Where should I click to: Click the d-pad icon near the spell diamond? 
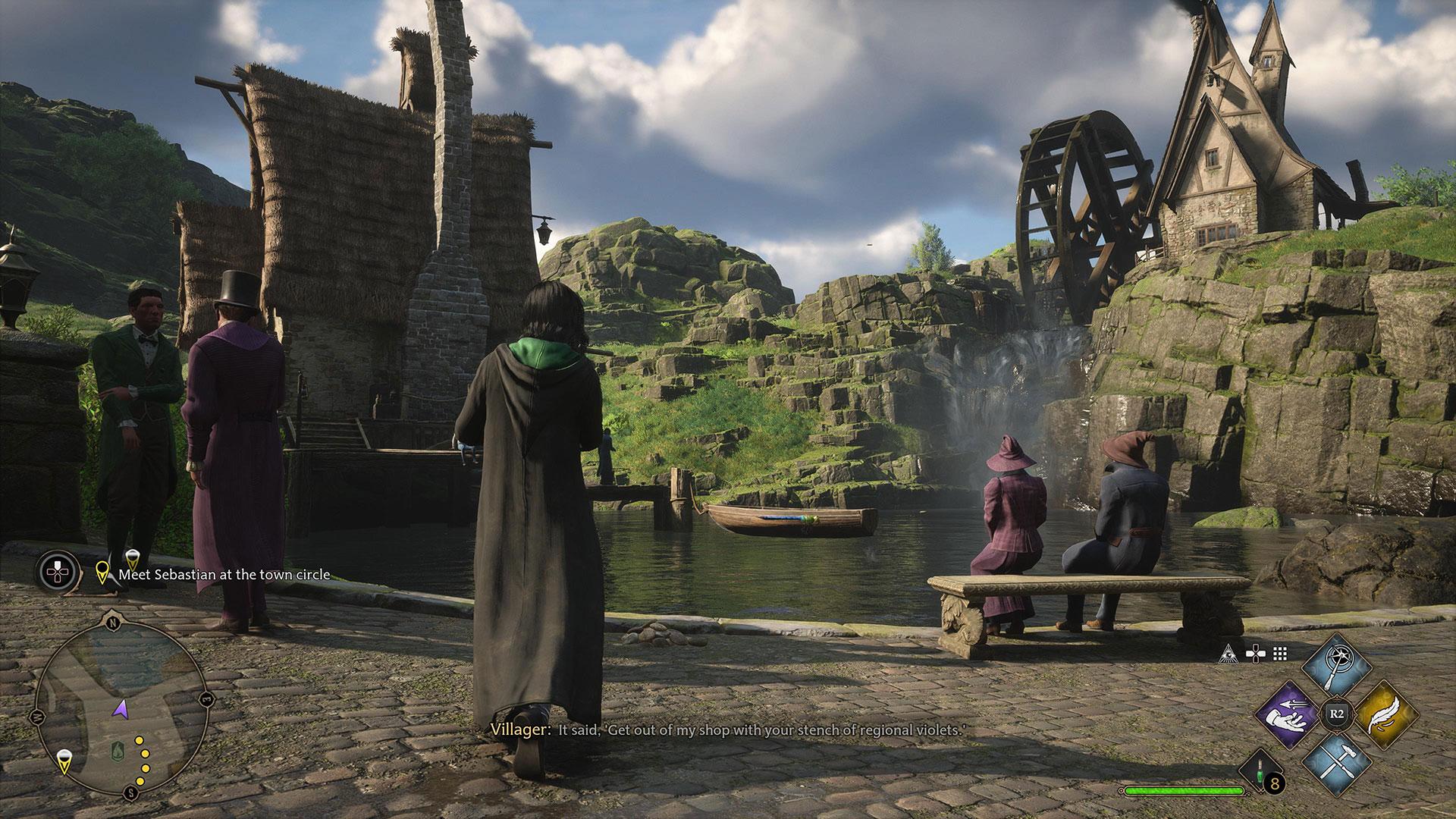[x=1255, y=654]
